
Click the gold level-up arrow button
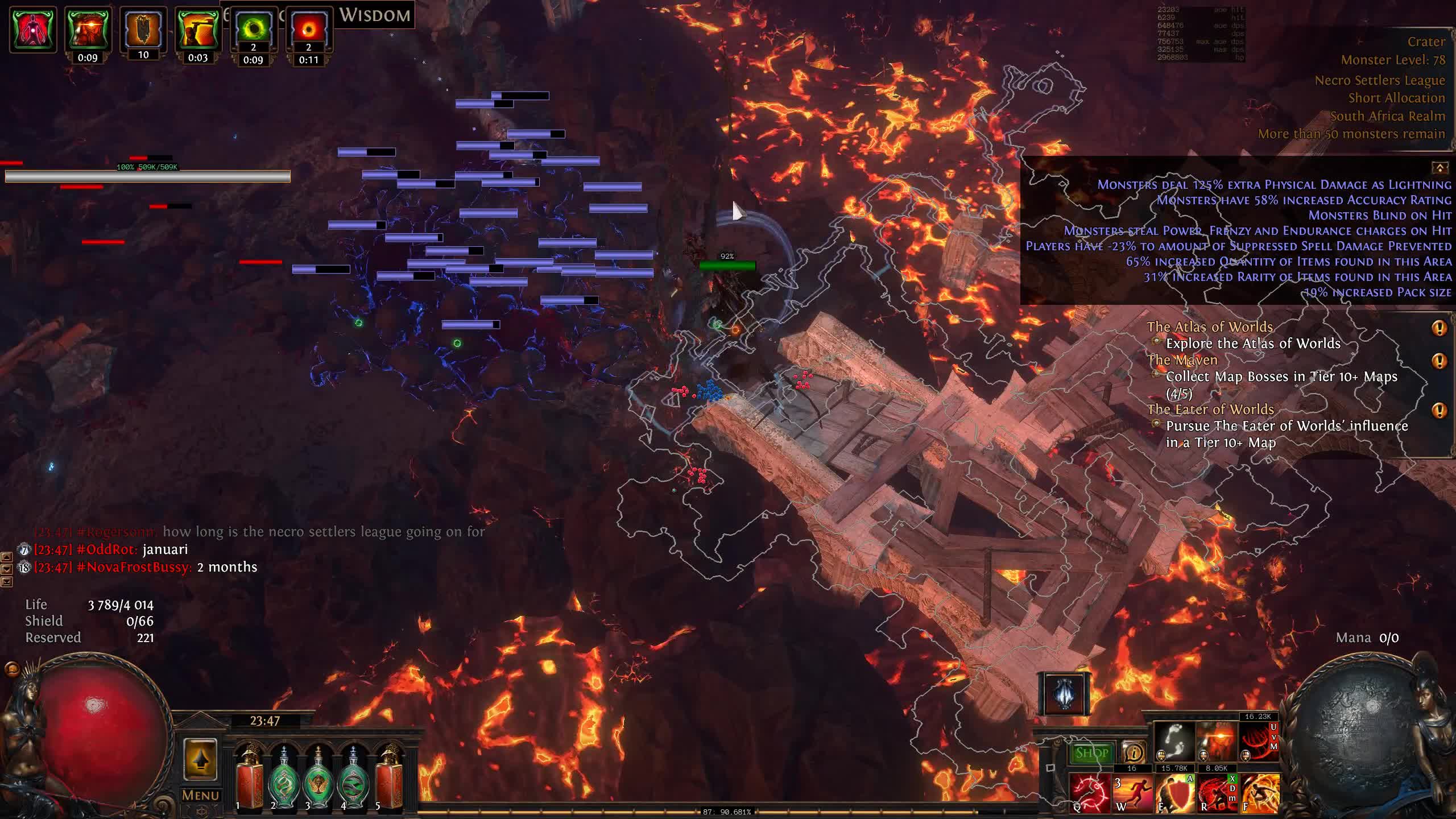[200, 760]
